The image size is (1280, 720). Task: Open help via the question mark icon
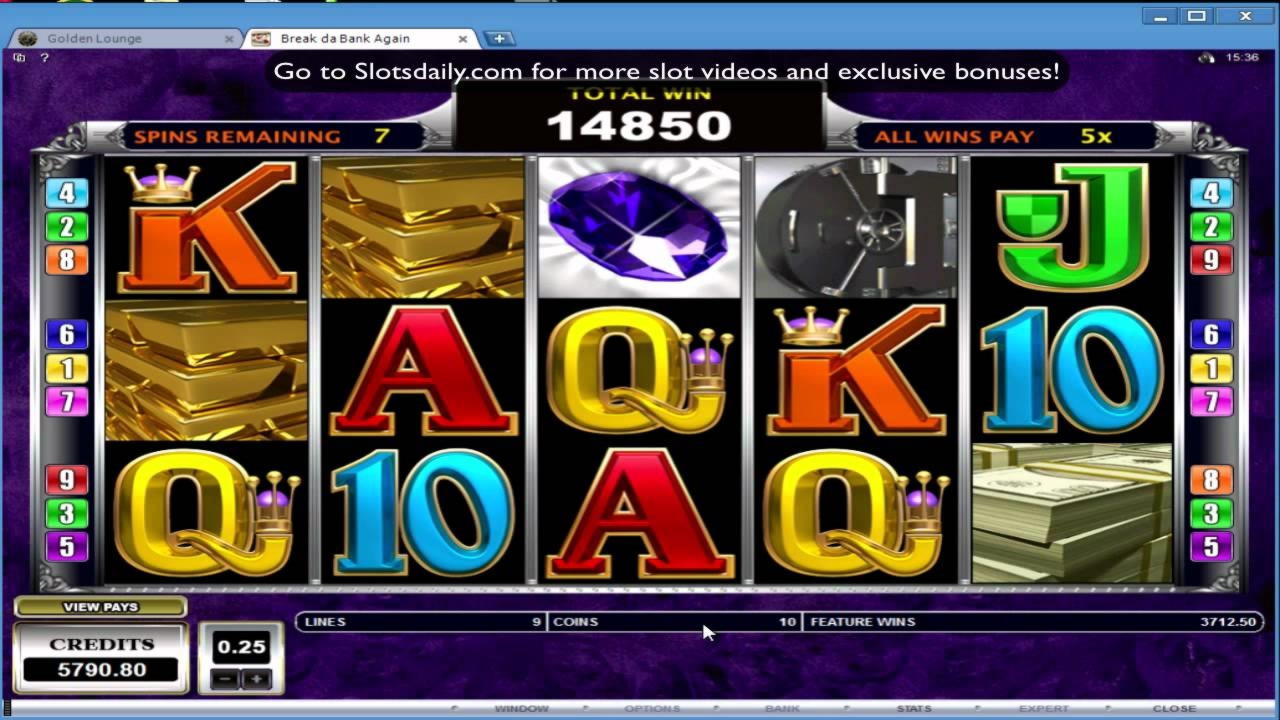pos(44,58)
